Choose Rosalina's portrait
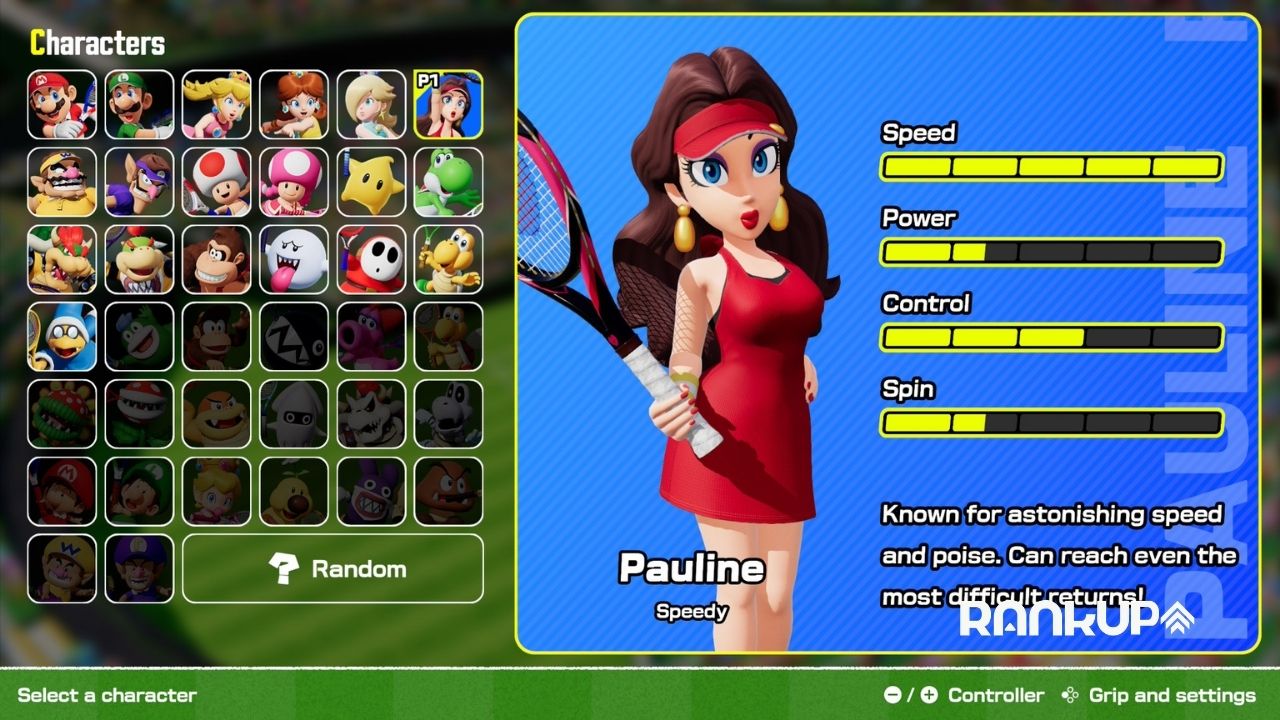1280x720 pixels. pyautogui.click(x=371, y=104)
